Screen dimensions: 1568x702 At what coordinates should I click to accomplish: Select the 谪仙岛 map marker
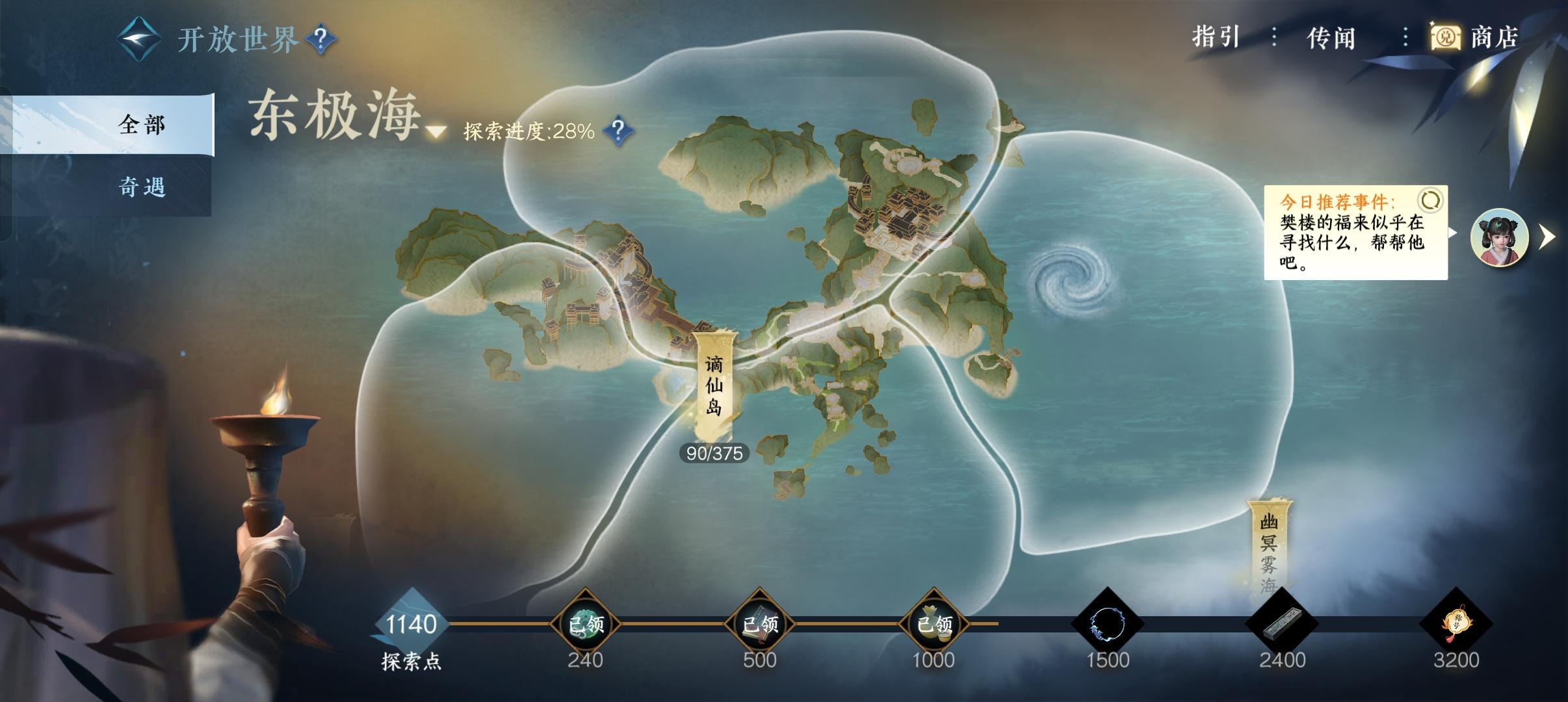(714, 385)
